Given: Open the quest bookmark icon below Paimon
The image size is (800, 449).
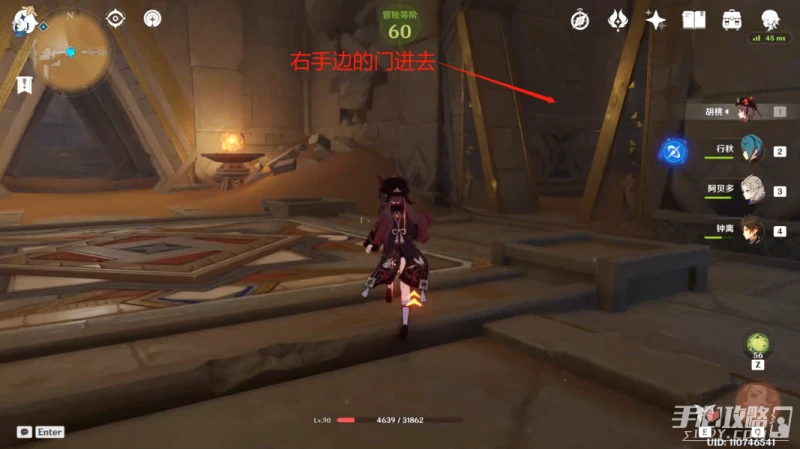Looking at the screenshot, I should point(22,85).
